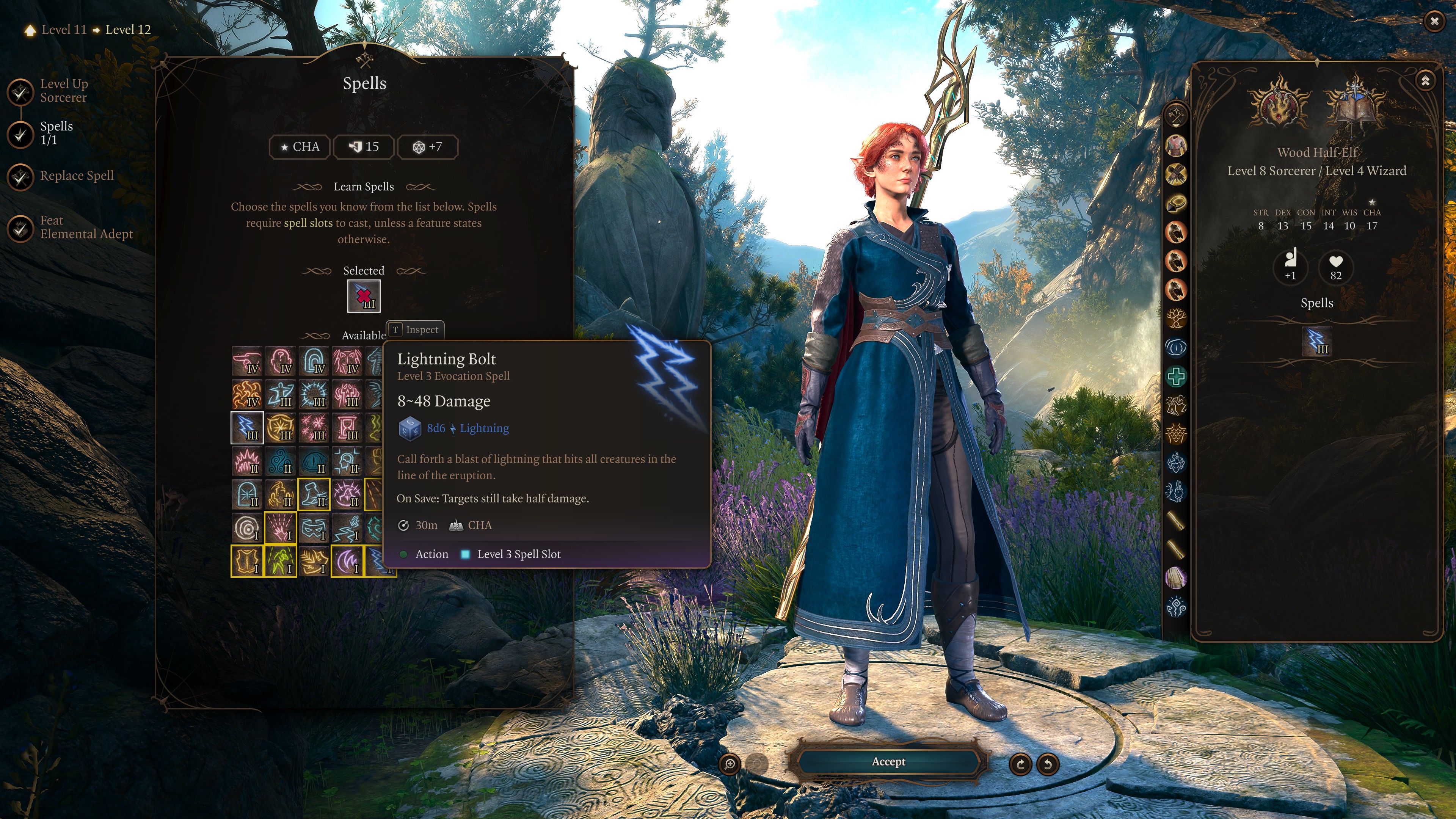The width and height of the screenshot is (1456, 819).
Task: Choose the orange flame level IV spell
Action: [247, 394]
